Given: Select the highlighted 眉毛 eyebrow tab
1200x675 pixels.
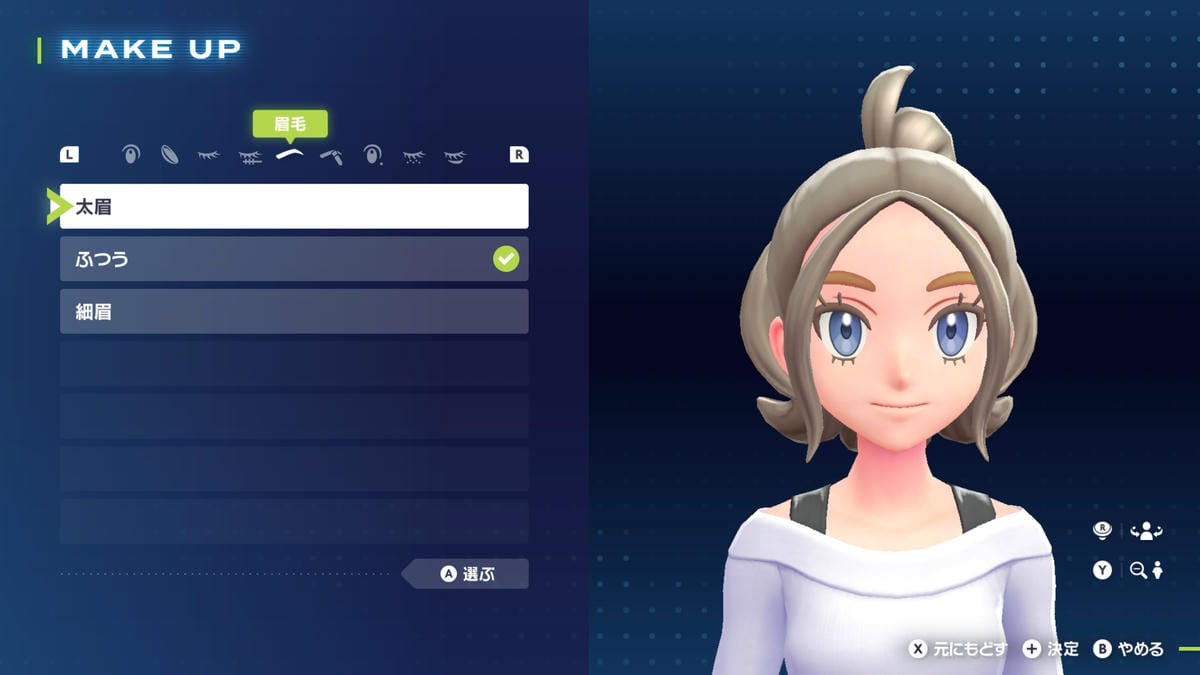Looking at the screenshot, I should coord(290,155).
